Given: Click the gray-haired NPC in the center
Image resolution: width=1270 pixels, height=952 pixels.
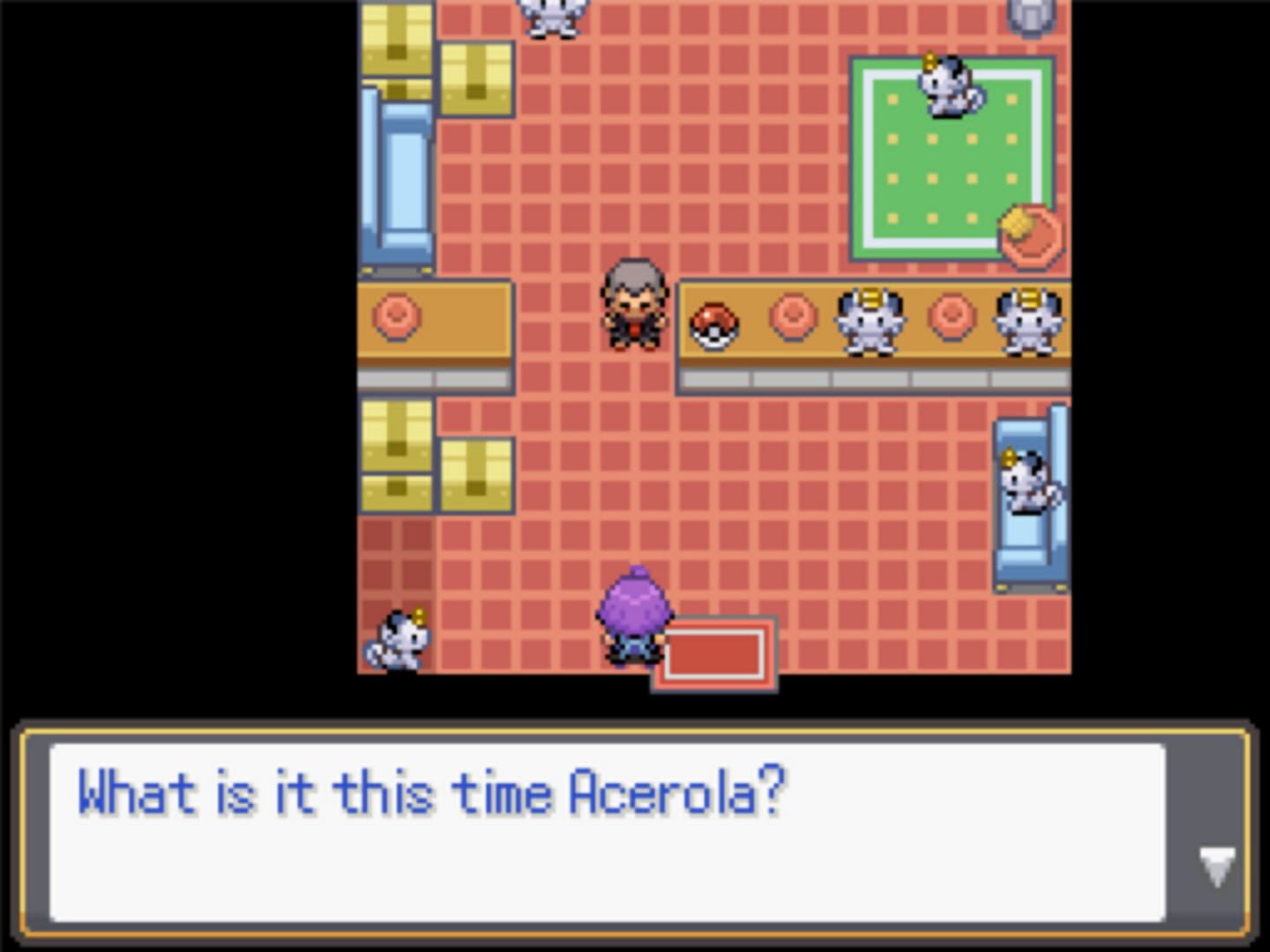Looking at the screenshot, I should (x=633, y=304).
